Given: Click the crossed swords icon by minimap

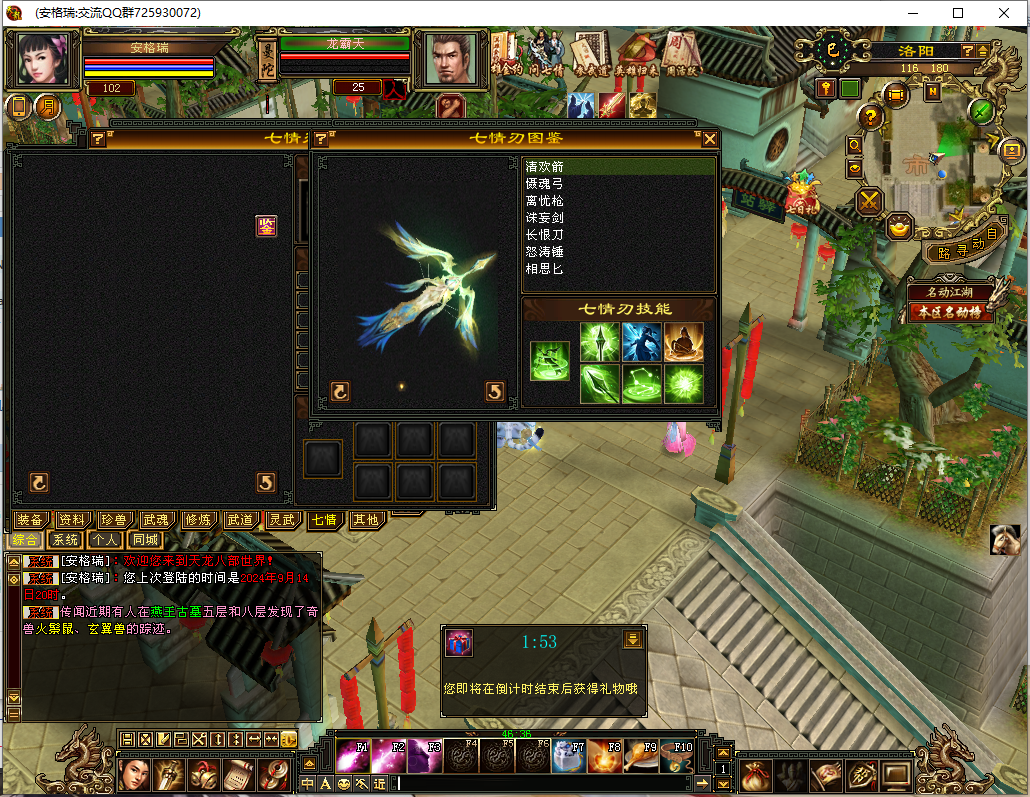Looking at the screenshot, I should coord(870,201).
